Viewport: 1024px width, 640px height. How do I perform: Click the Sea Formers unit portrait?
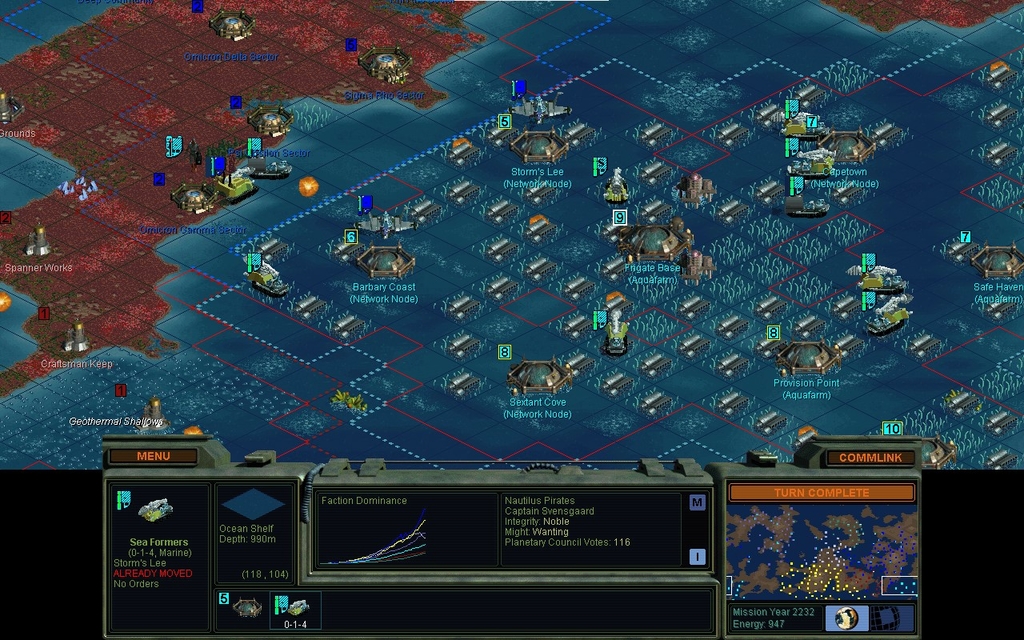[x=155, y=510]
